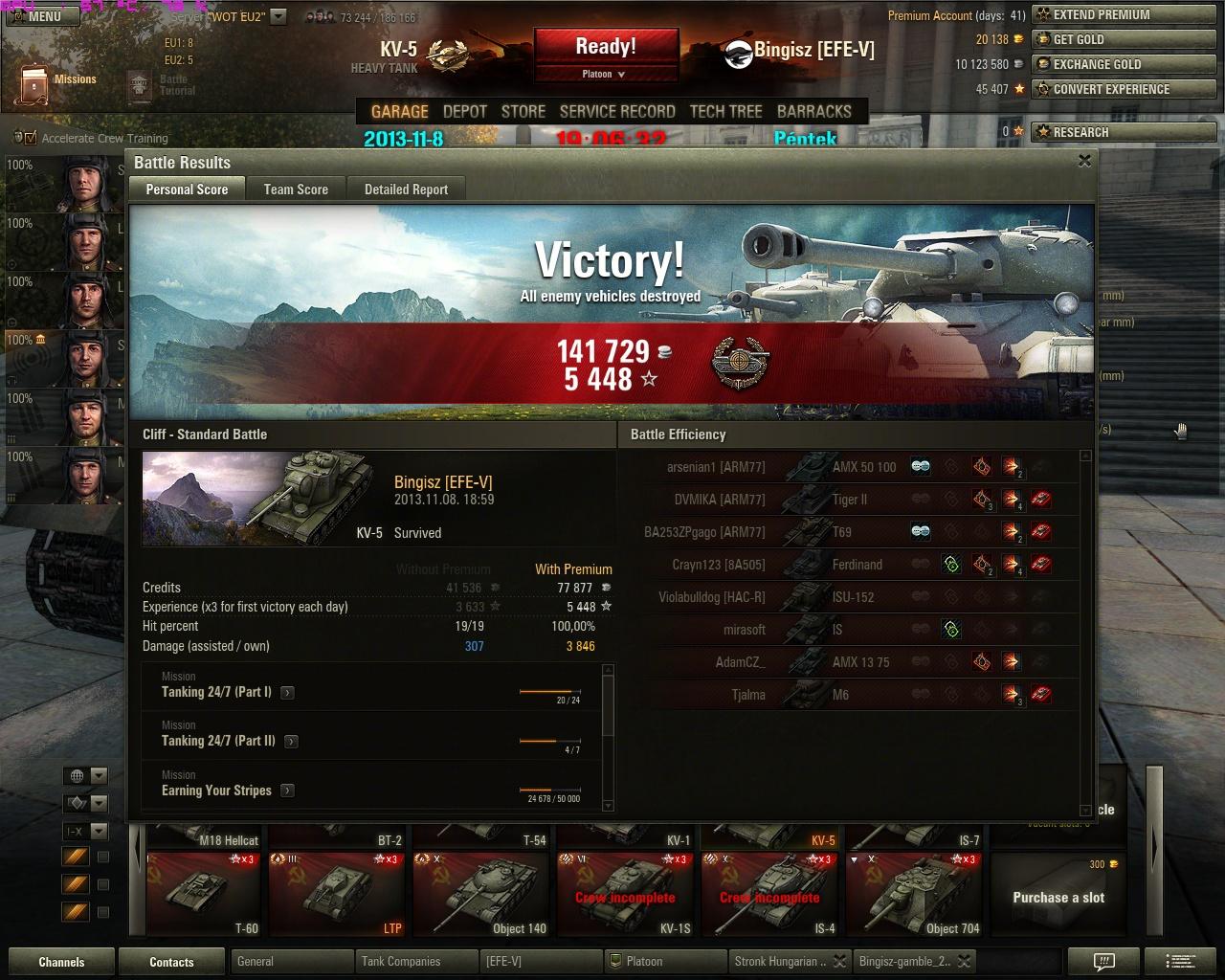
Task: Go to the DEPOT section
Action: (x=465, y=111)
